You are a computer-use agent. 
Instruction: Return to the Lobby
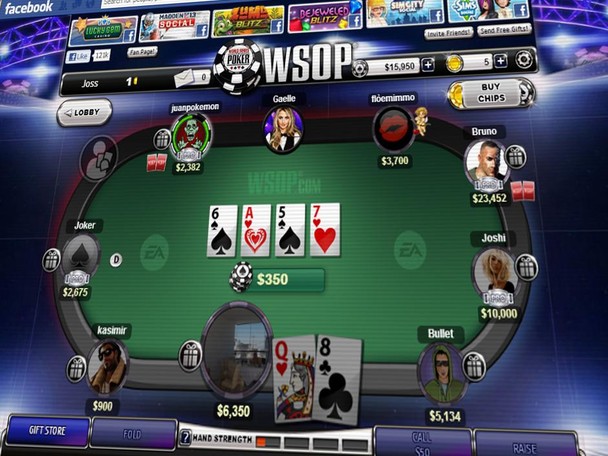point(85,112)
